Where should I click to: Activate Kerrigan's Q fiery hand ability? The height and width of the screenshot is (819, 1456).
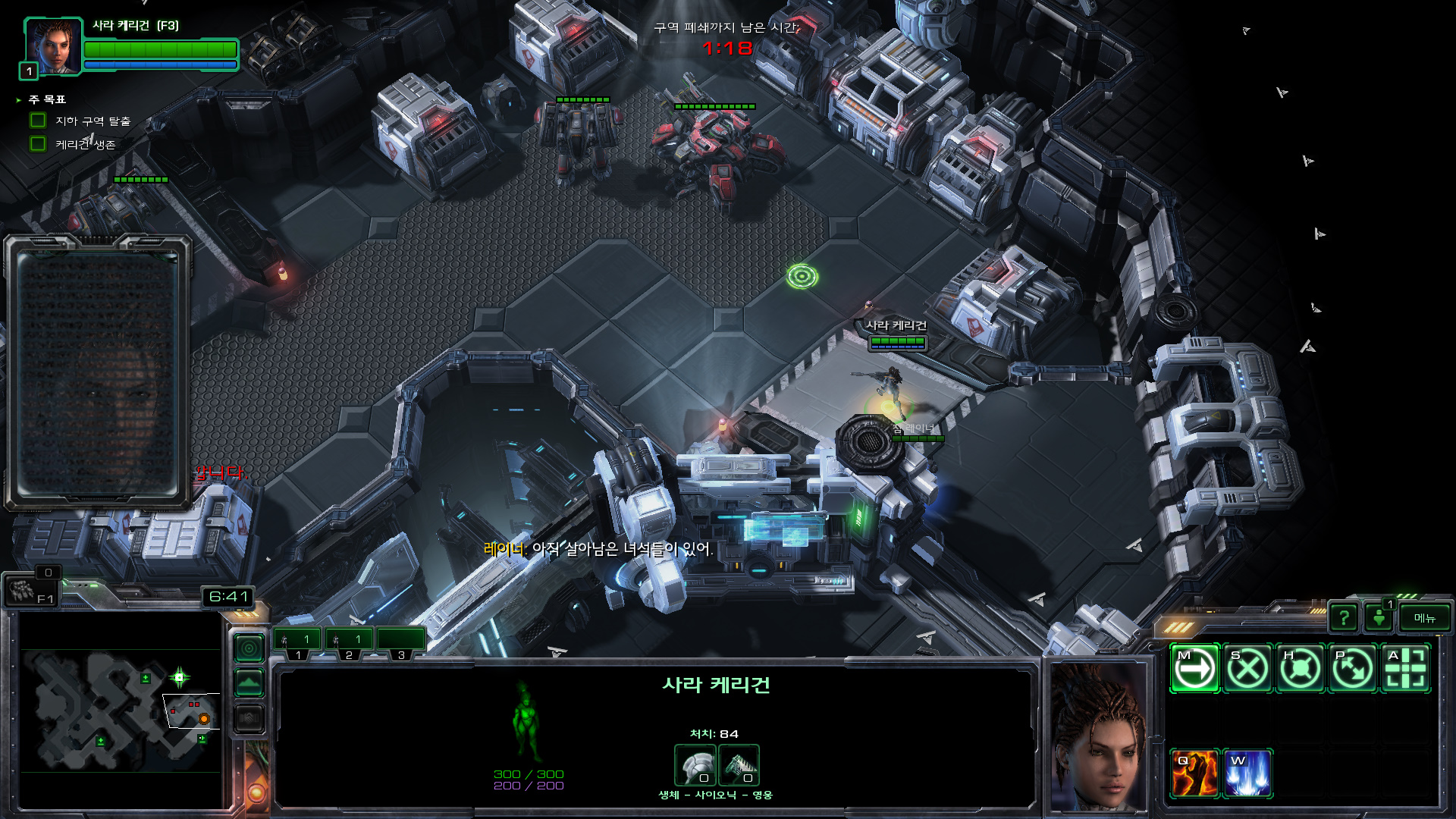(1194, 774)
